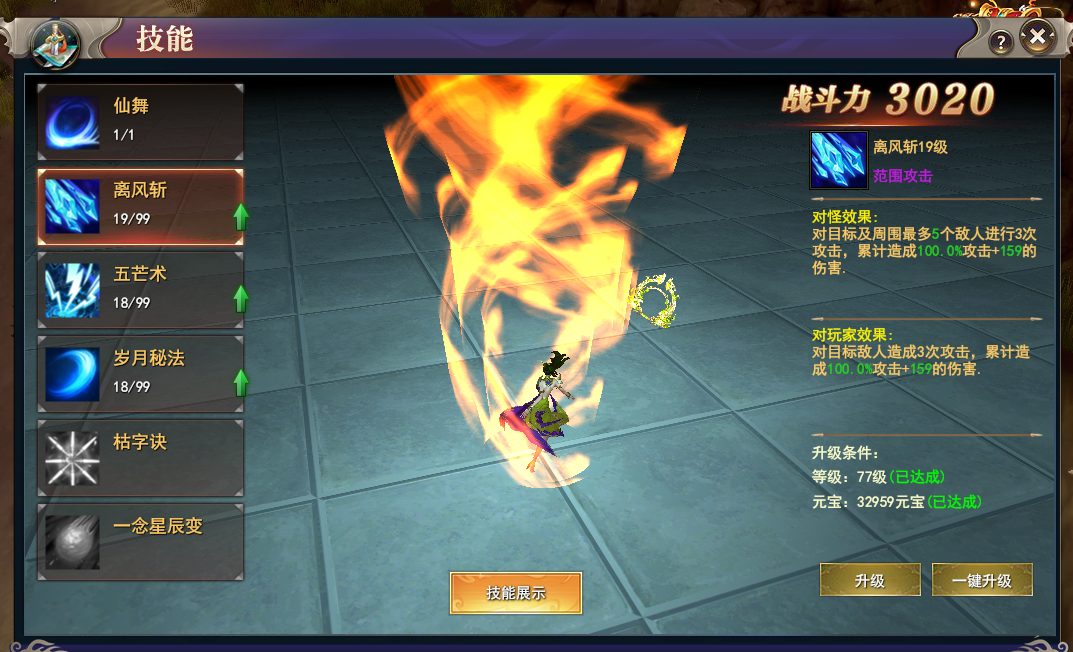Select the locked 枯字诀 skill
This screenshot has width=1073, height=652.
(x=140, y=457)
